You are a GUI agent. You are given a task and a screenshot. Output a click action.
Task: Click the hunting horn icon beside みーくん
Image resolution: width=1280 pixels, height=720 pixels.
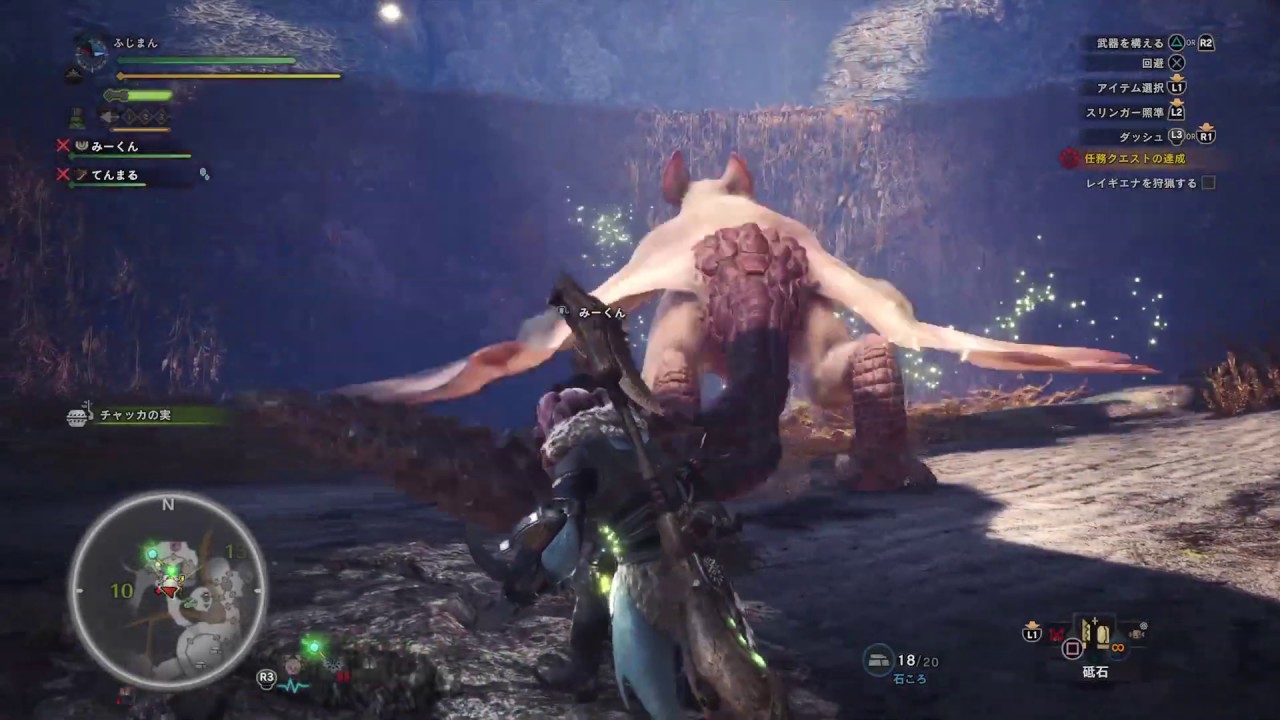[x=82, y=146]
